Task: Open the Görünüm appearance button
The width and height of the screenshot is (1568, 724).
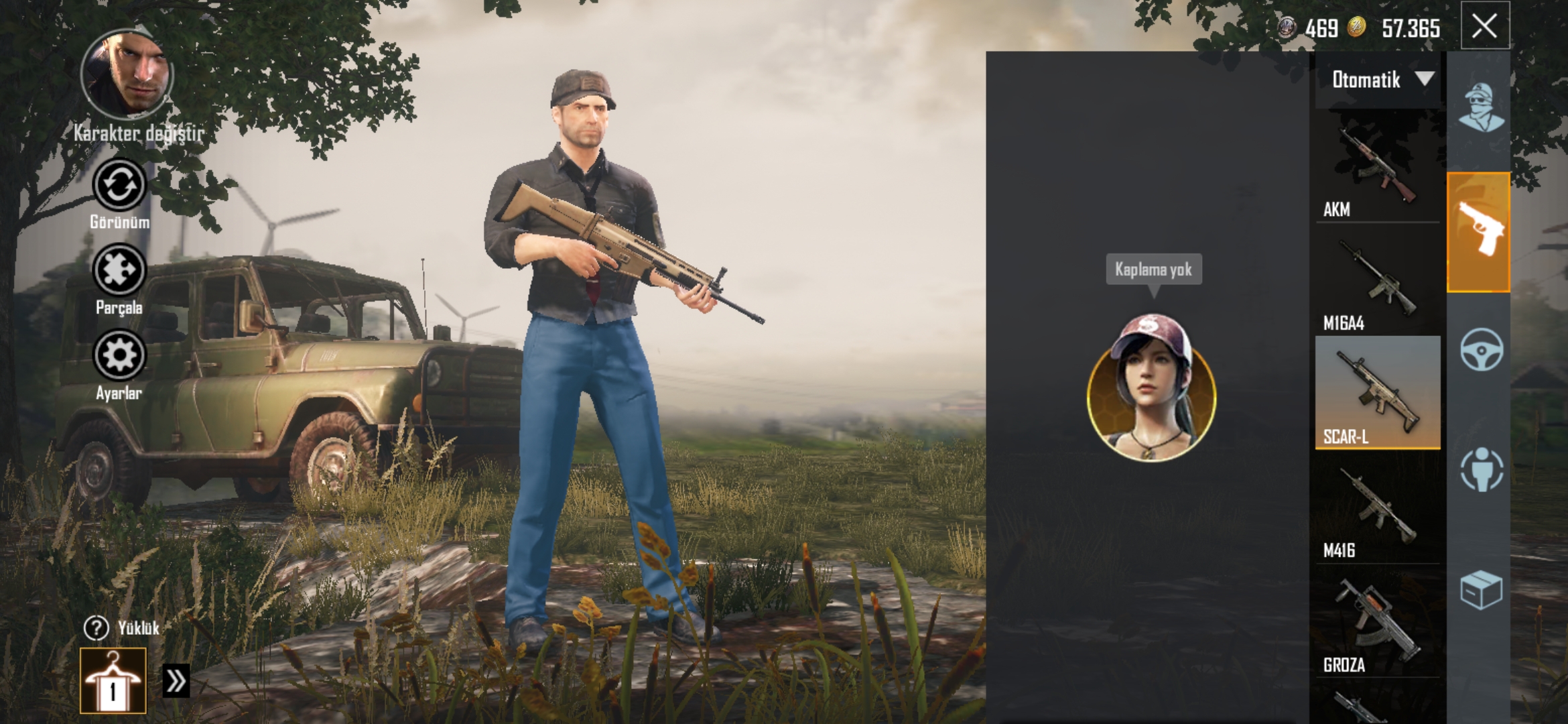Action: coord(119,186)
